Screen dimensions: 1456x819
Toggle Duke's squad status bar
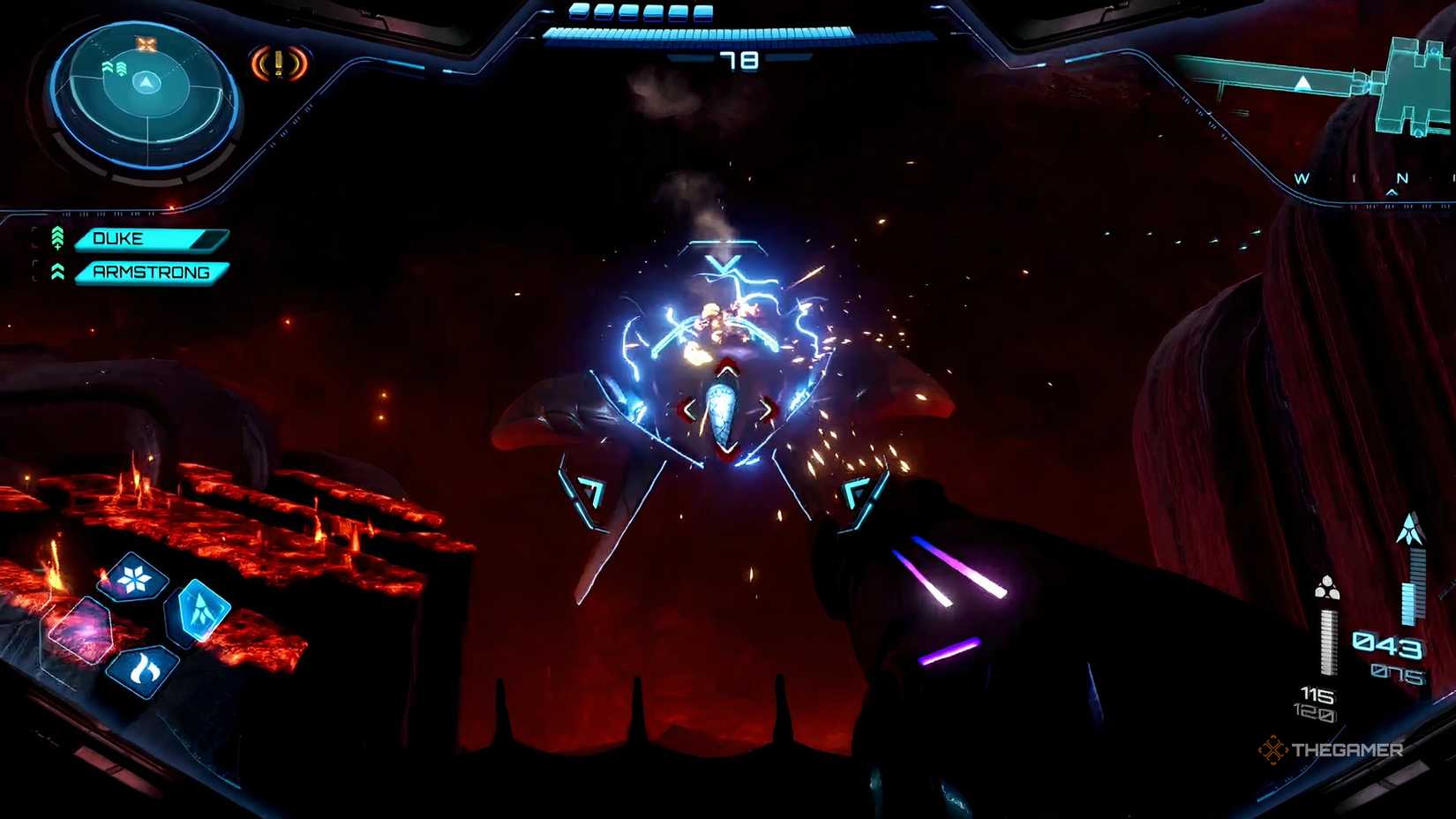150,238
